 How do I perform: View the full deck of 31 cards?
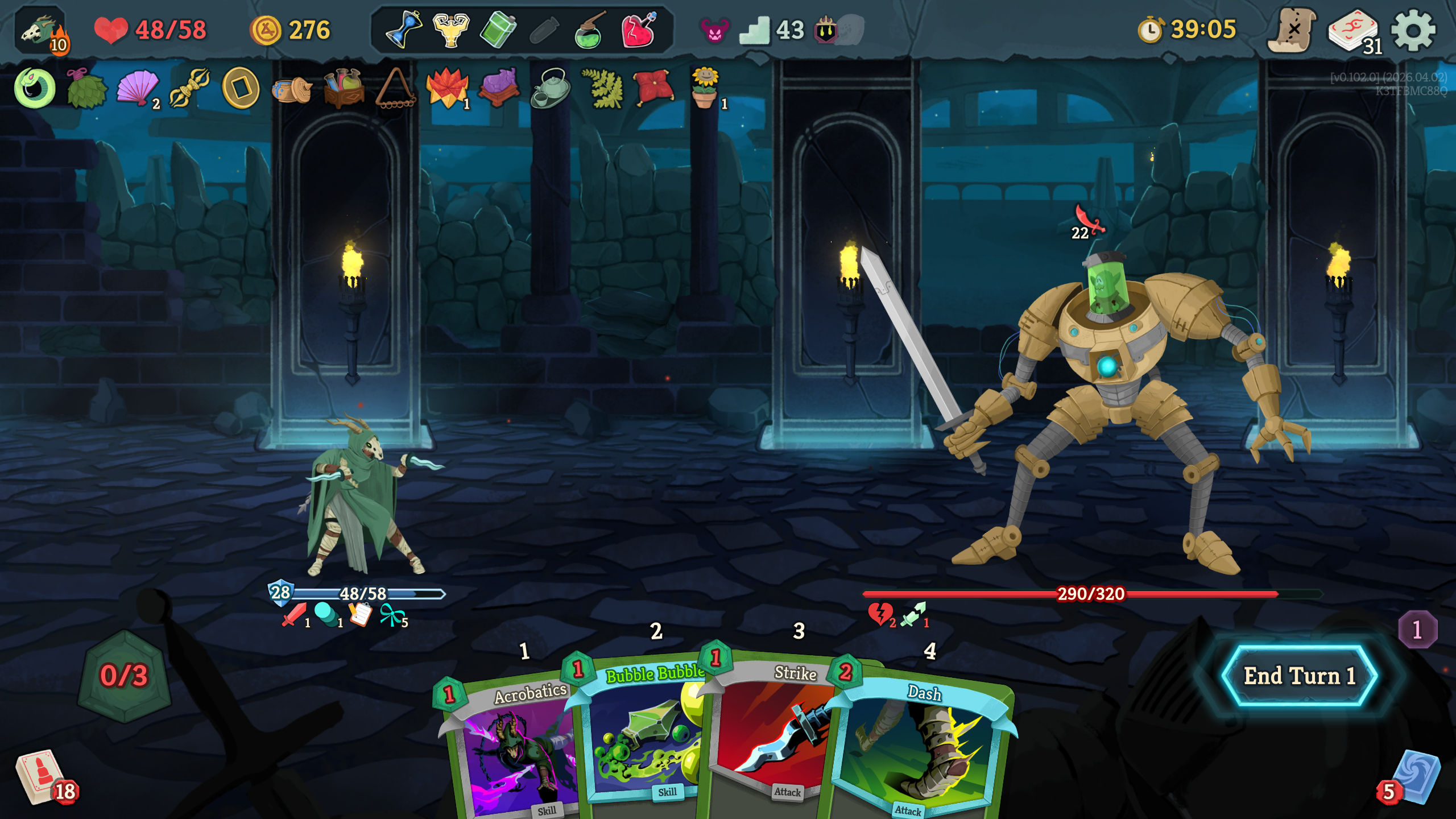click(1354, 32)
